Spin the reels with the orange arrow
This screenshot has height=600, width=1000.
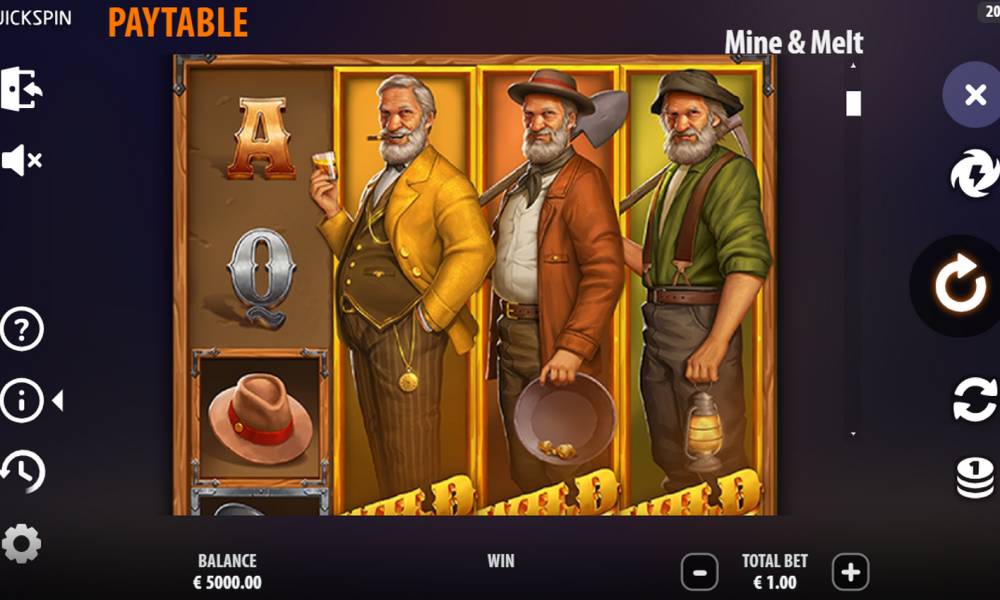click(x=959, y=285)
